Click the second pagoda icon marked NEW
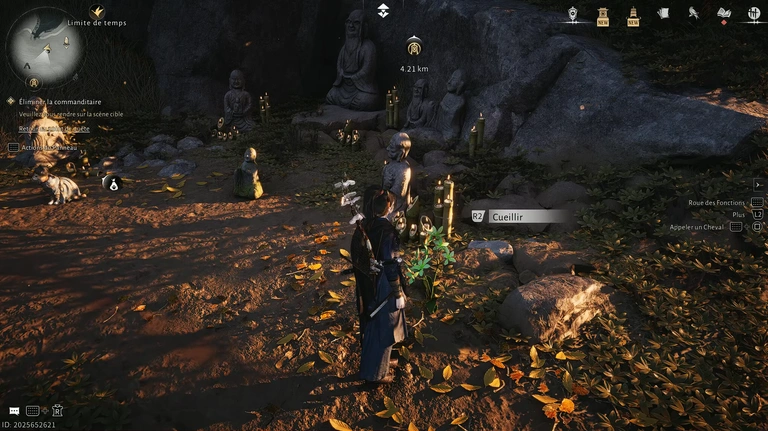The height and width of the screenshot is (431, 768). click(x=633, y=14)
